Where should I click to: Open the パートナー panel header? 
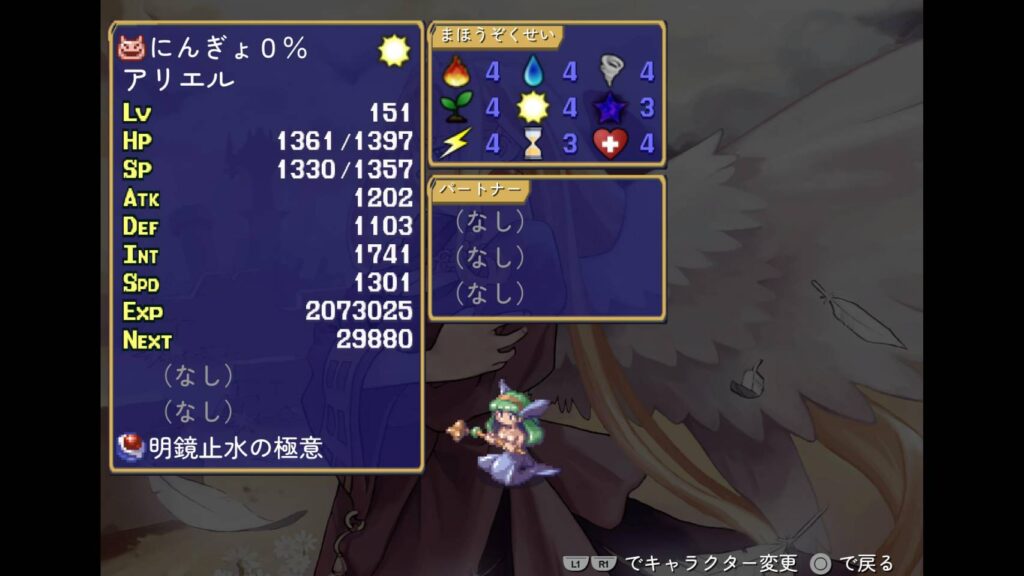pyautogui.click(x=481, y=189)
